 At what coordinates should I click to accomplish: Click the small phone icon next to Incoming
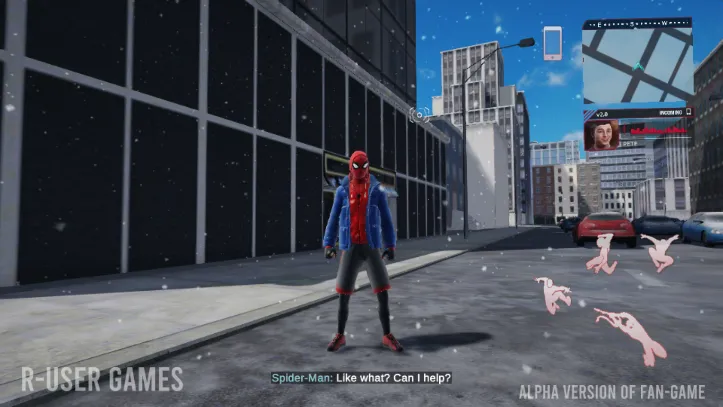[687, 114]
